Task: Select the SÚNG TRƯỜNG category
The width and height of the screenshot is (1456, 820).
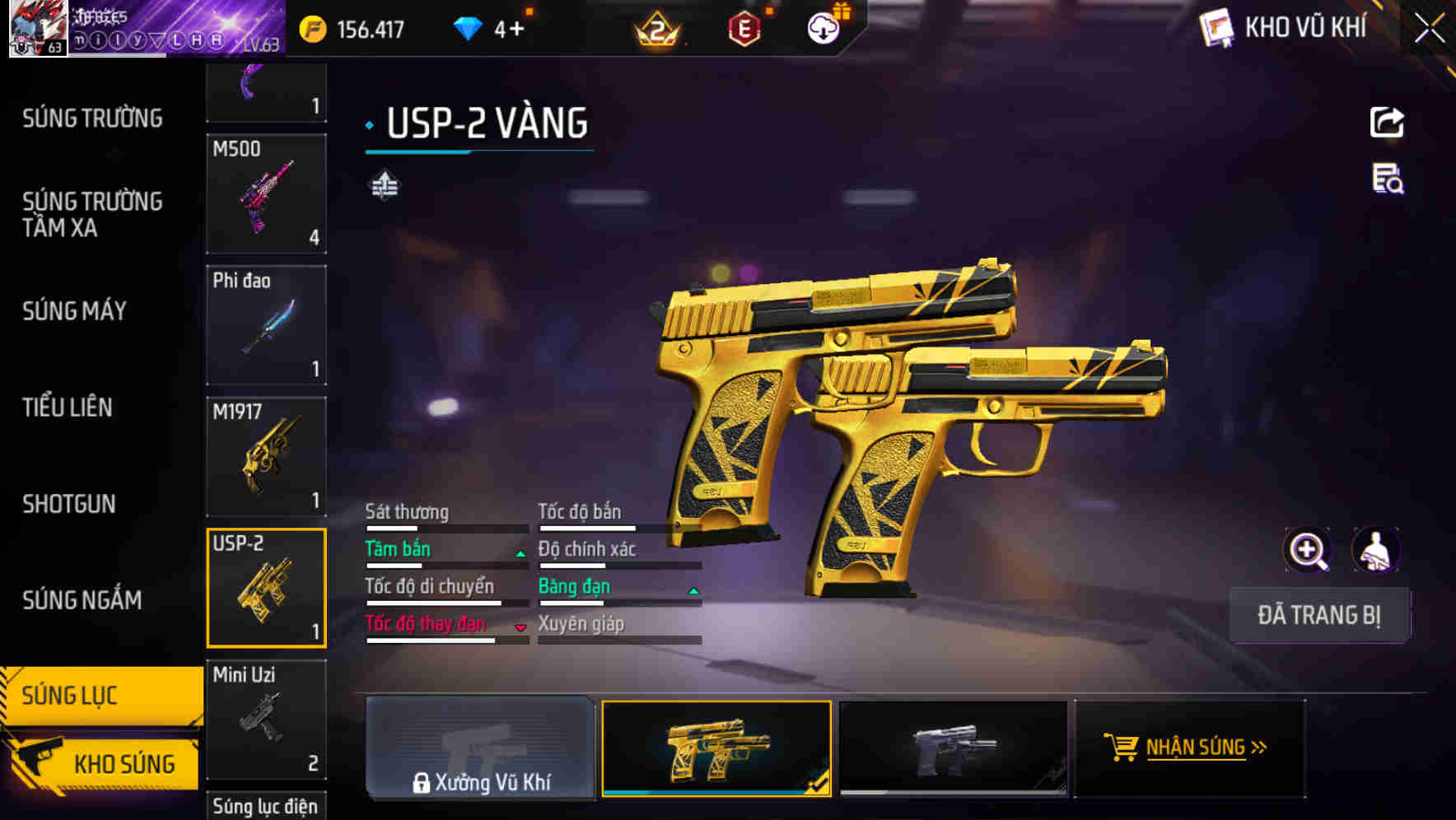Action: [92, 118]
